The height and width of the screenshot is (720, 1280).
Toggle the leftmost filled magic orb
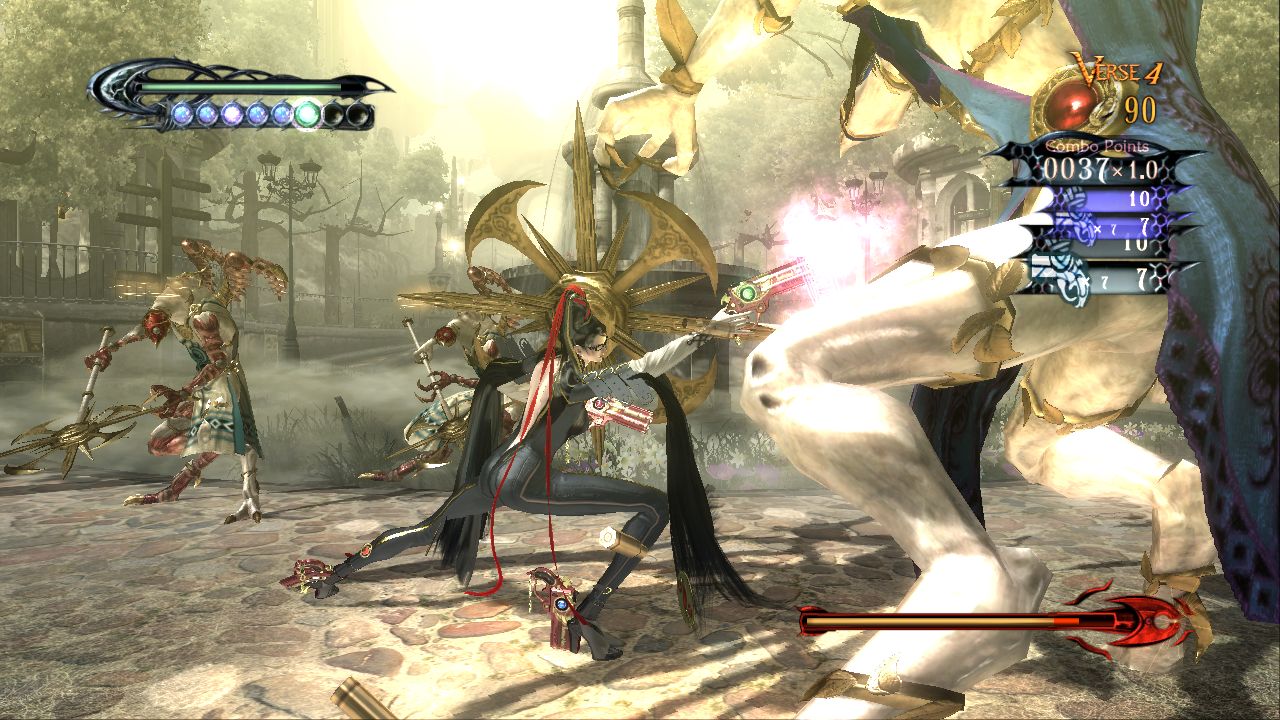tap(182, 113)
